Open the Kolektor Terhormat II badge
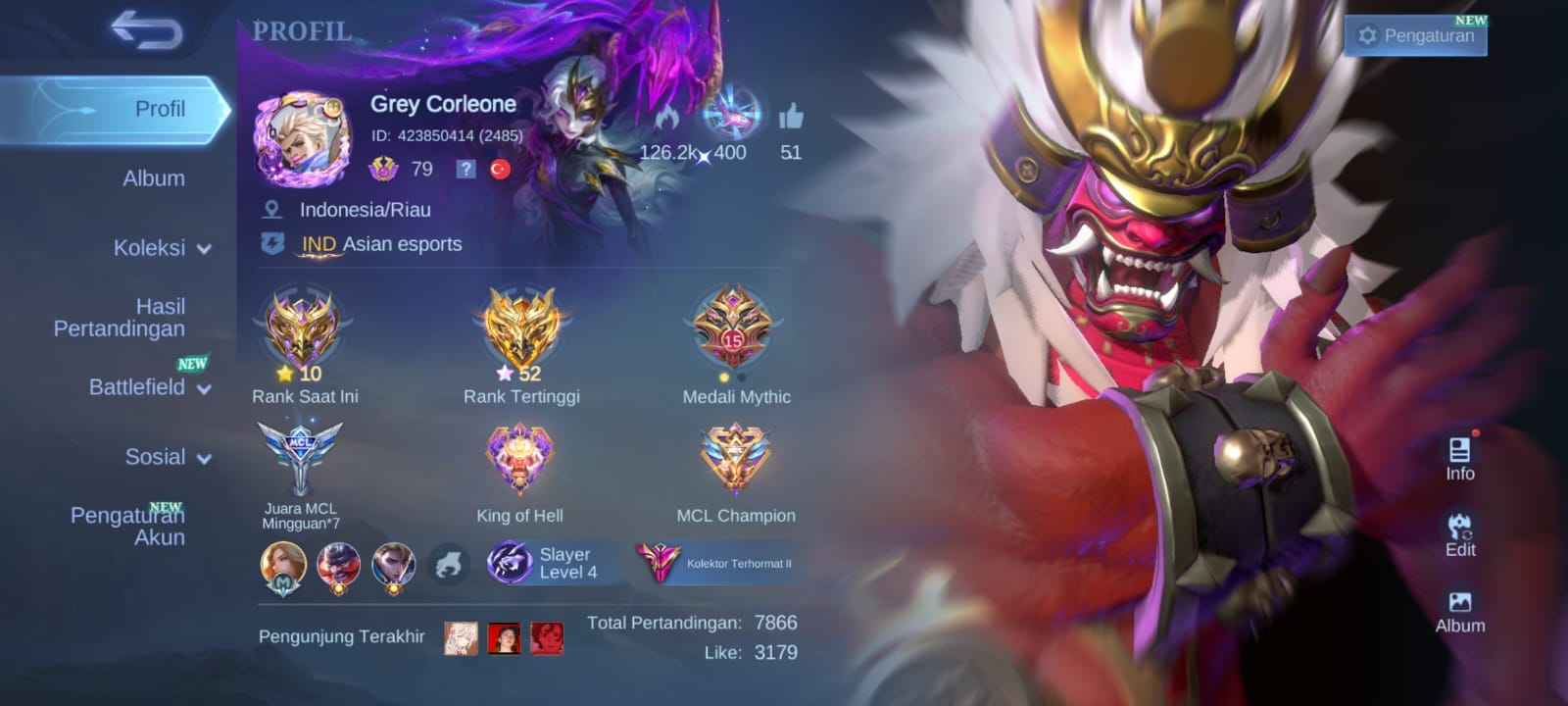Image resolution: width=1568 pixels, height=706 pixels. [715, 564]
